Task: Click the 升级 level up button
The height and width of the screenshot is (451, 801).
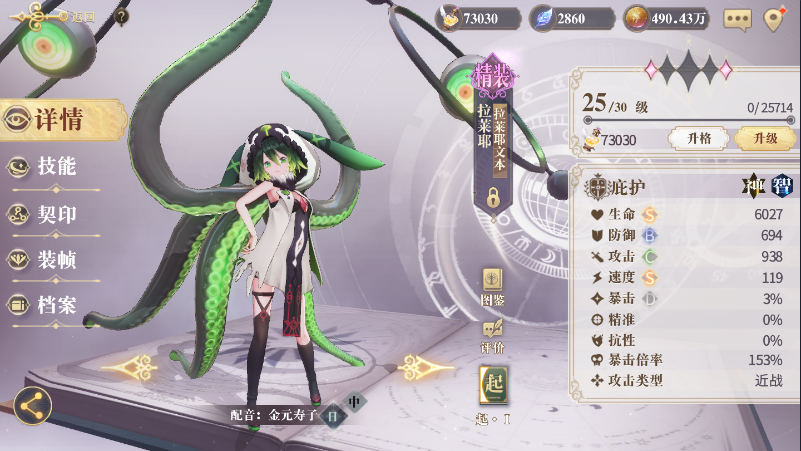Action: coord(764,139)
